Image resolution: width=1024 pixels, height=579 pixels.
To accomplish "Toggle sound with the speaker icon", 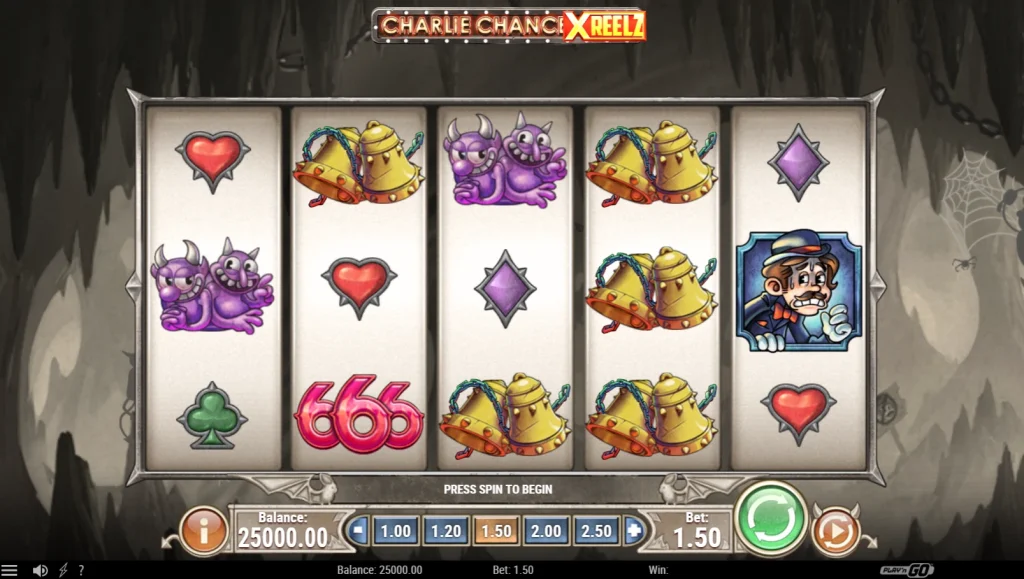I will click(40, 570).
